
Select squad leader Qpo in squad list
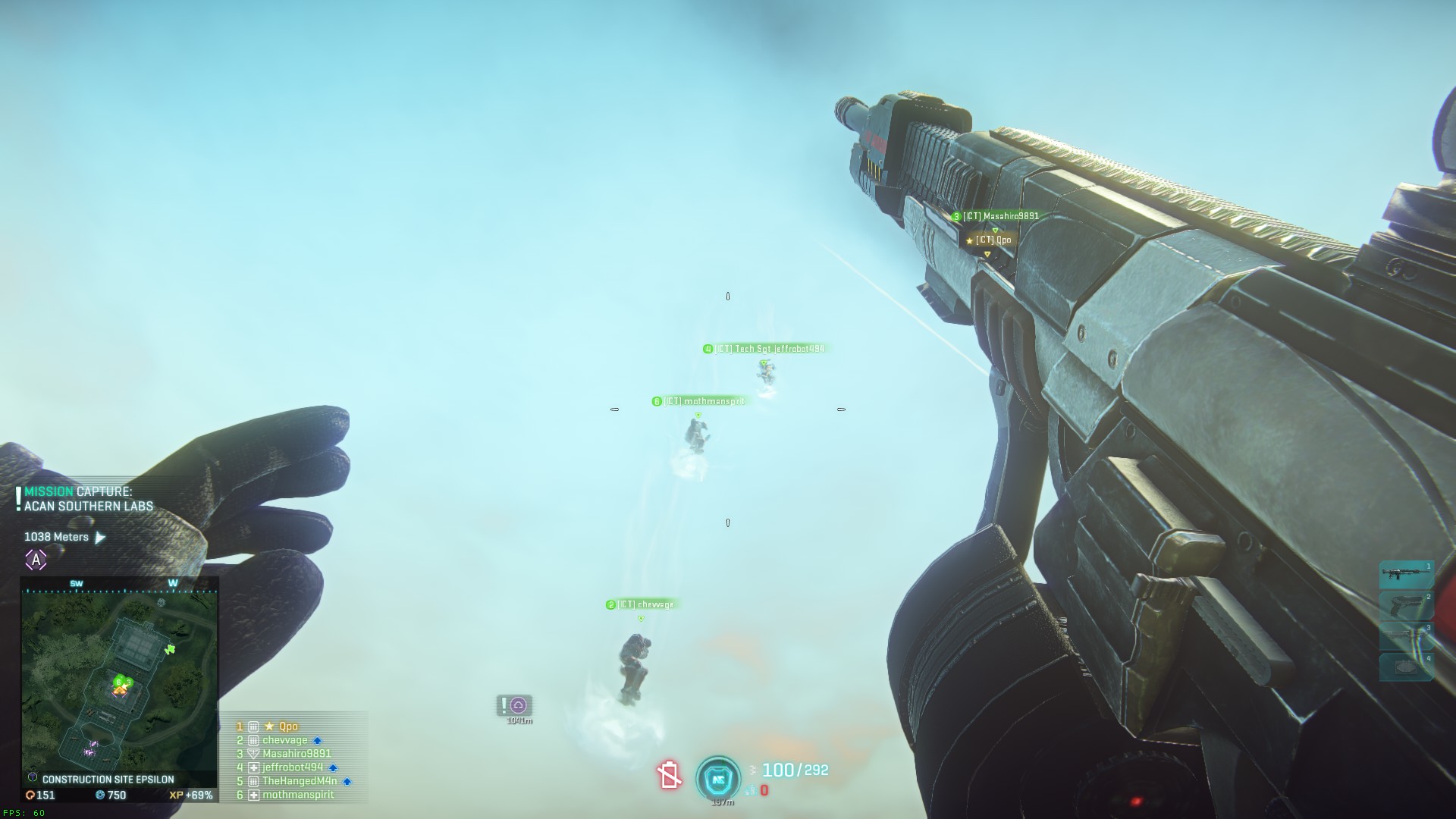point(287,726)
